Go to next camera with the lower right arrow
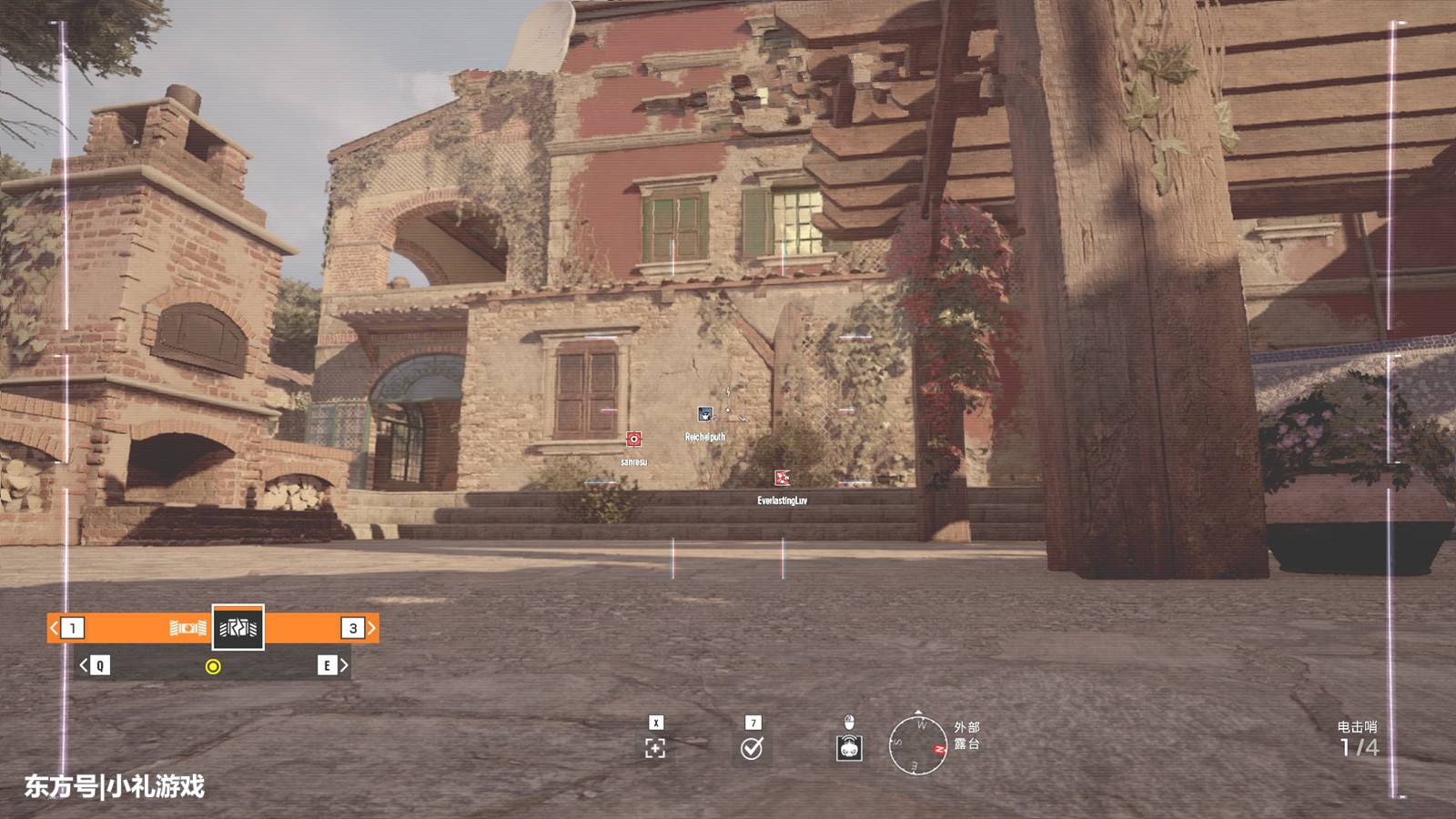This screenshot has width=1456, height=819. [343, 666]
